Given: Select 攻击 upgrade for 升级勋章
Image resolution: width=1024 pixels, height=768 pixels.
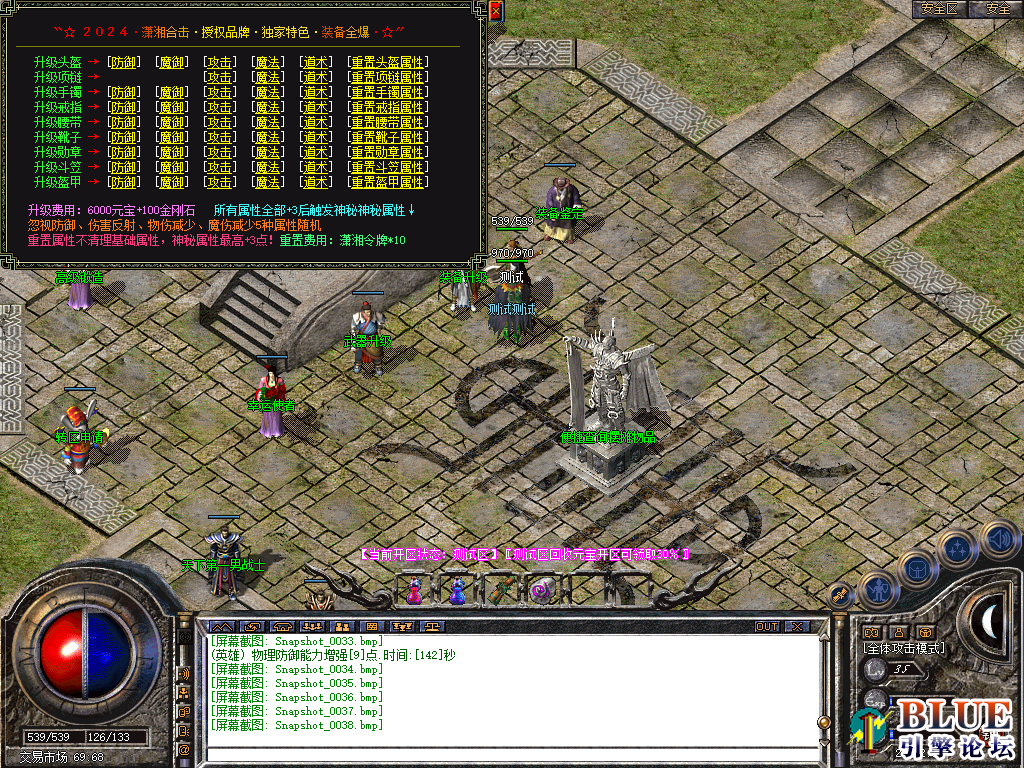Looking at the screenshot, I should 220,152.
